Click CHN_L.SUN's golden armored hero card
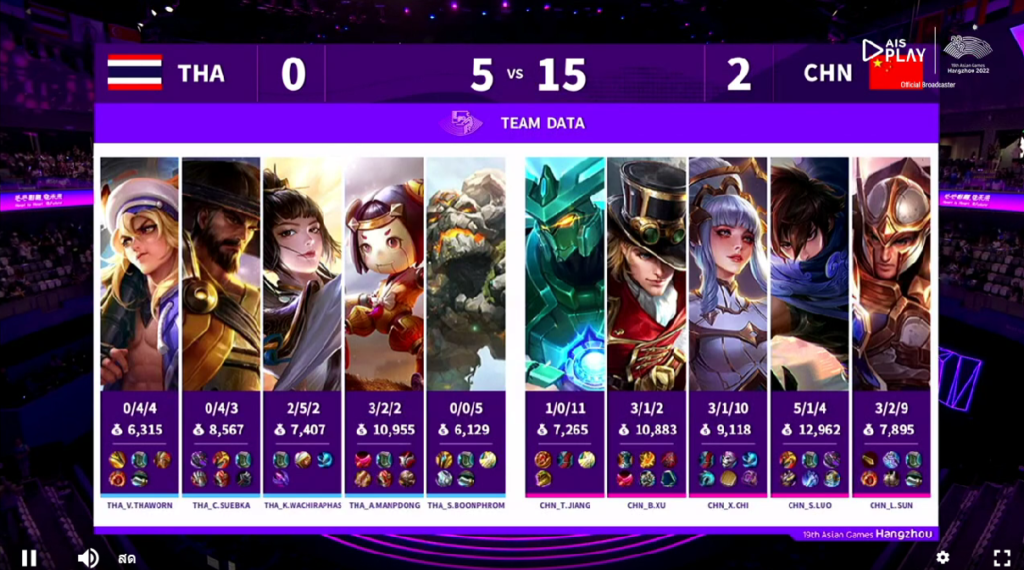 coord(891,273)
